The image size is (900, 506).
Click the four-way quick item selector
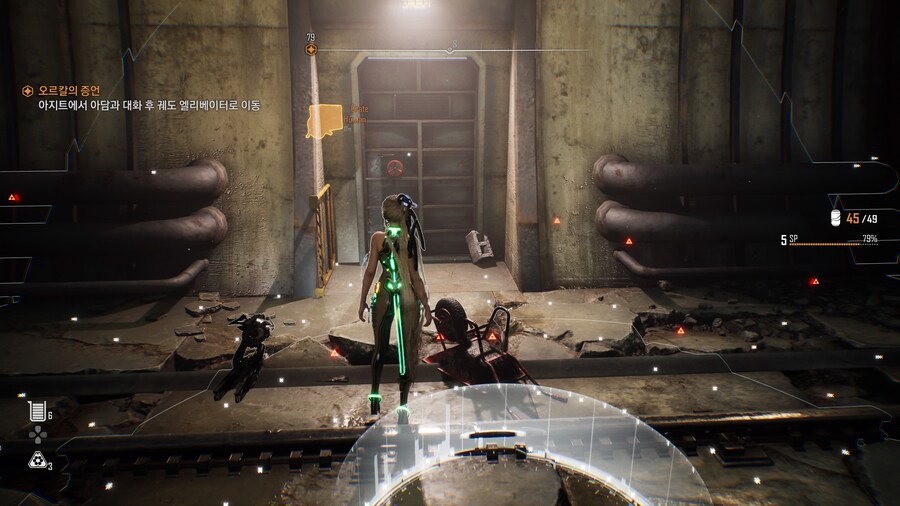pos(37,435)
